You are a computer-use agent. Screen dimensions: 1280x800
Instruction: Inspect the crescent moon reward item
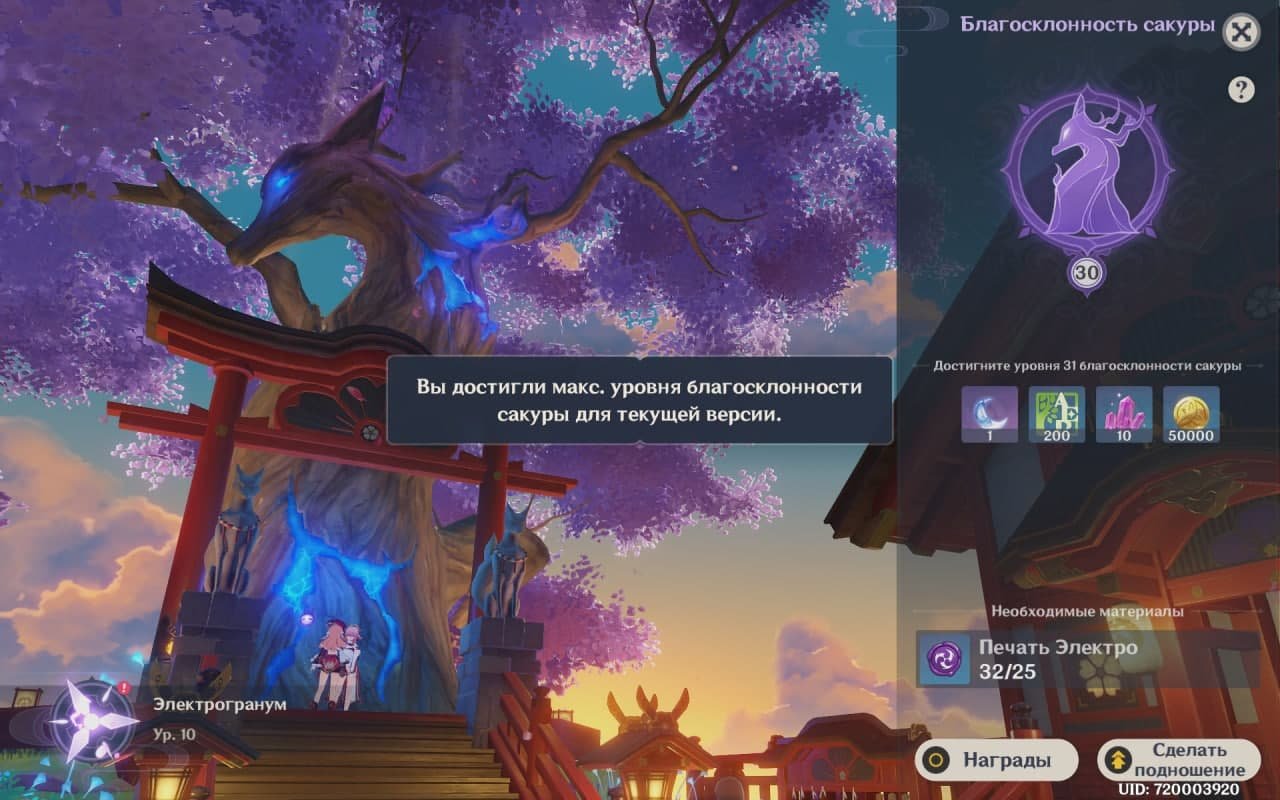990,414
